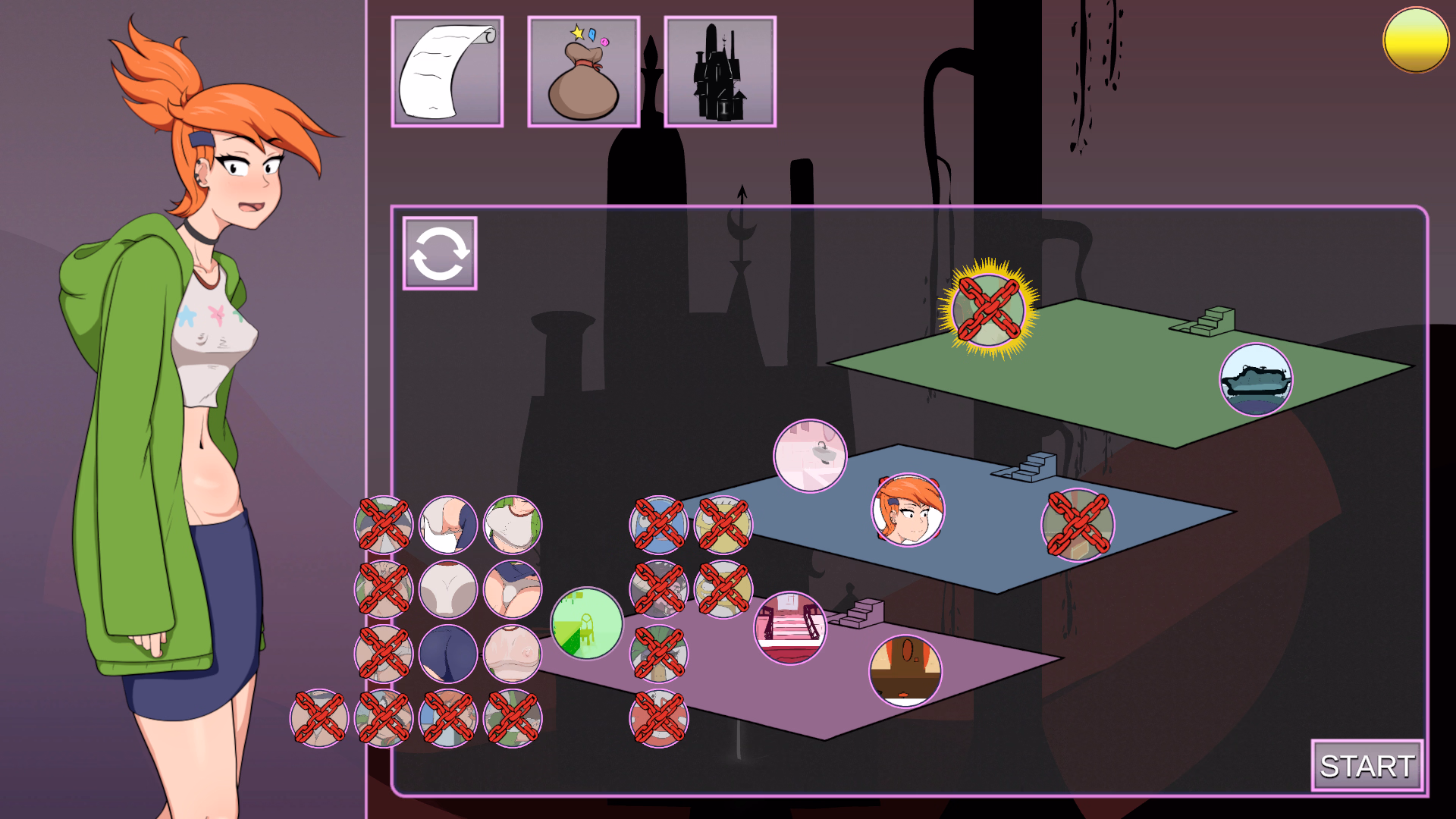Select the bathroom sink room node

click(811, 455)
